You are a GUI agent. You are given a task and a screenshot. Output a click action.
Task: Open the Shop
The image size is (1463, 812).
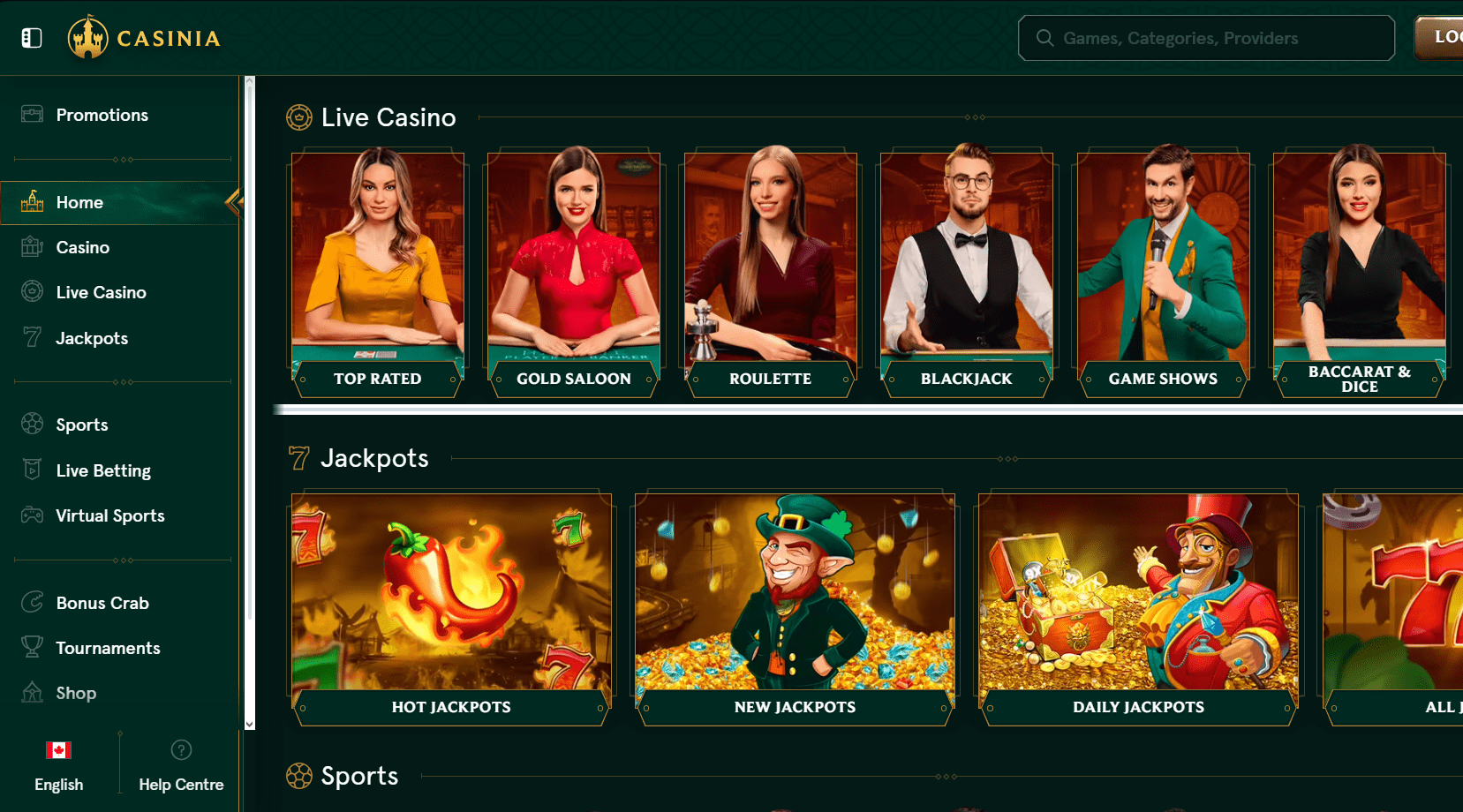point(76,693)
